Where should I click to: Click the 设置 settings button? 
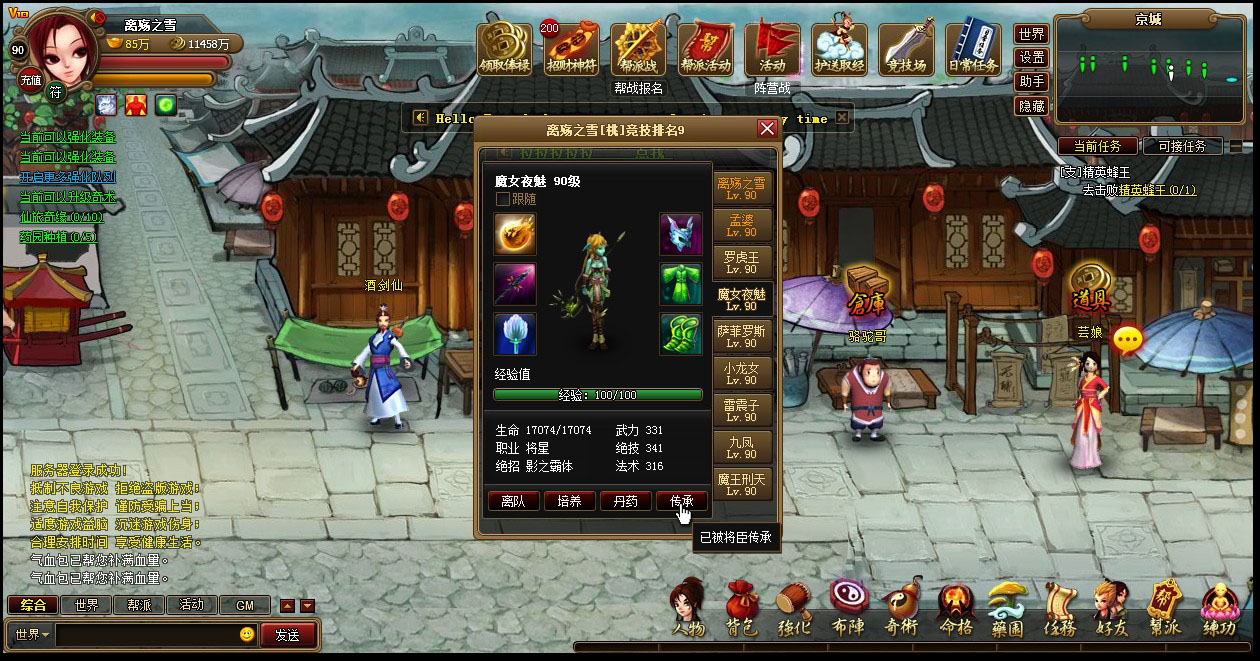pos(1032,58)
